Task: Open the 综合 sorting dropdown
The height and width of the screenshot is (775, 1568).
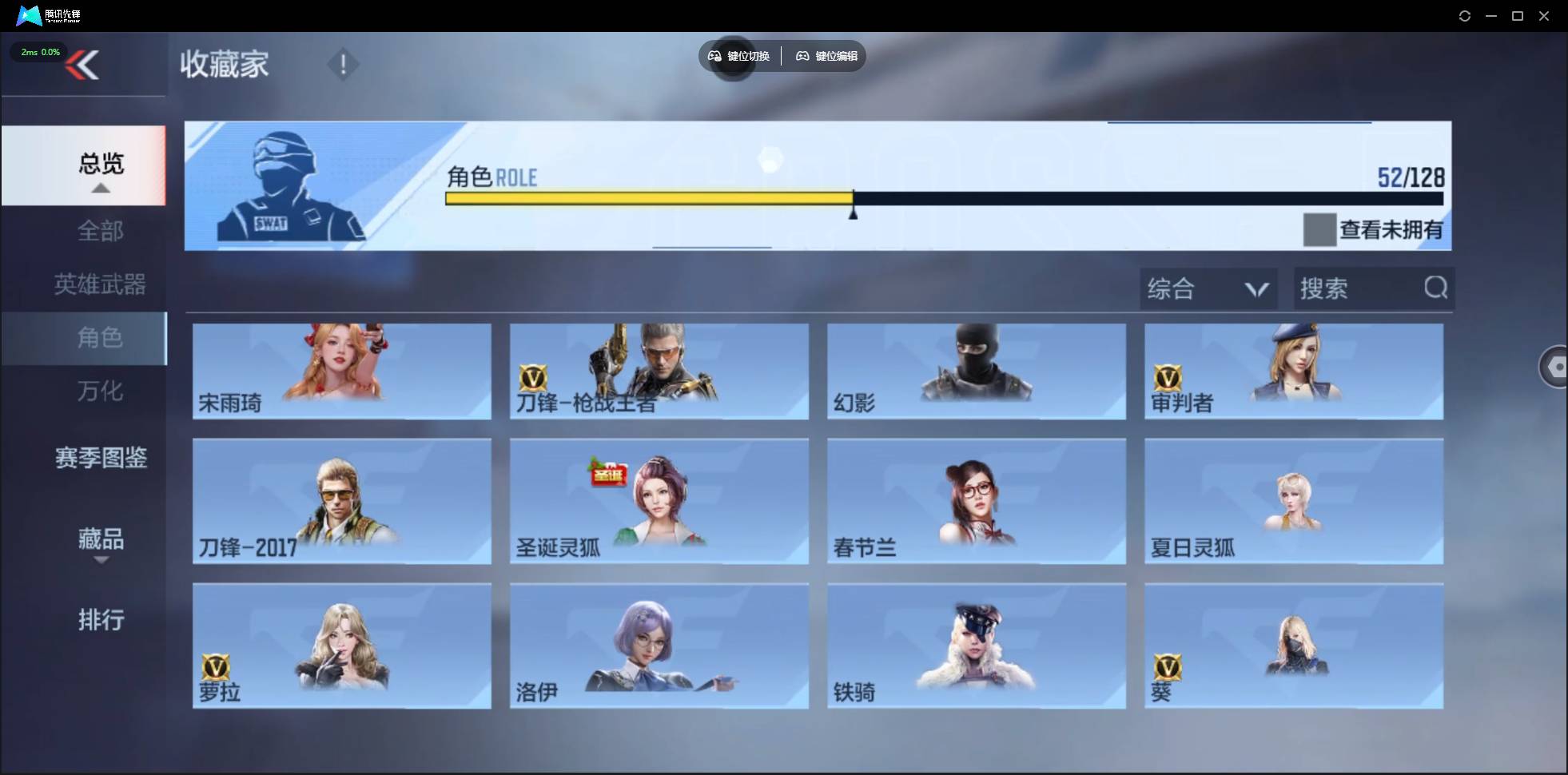Action: 1208,288
